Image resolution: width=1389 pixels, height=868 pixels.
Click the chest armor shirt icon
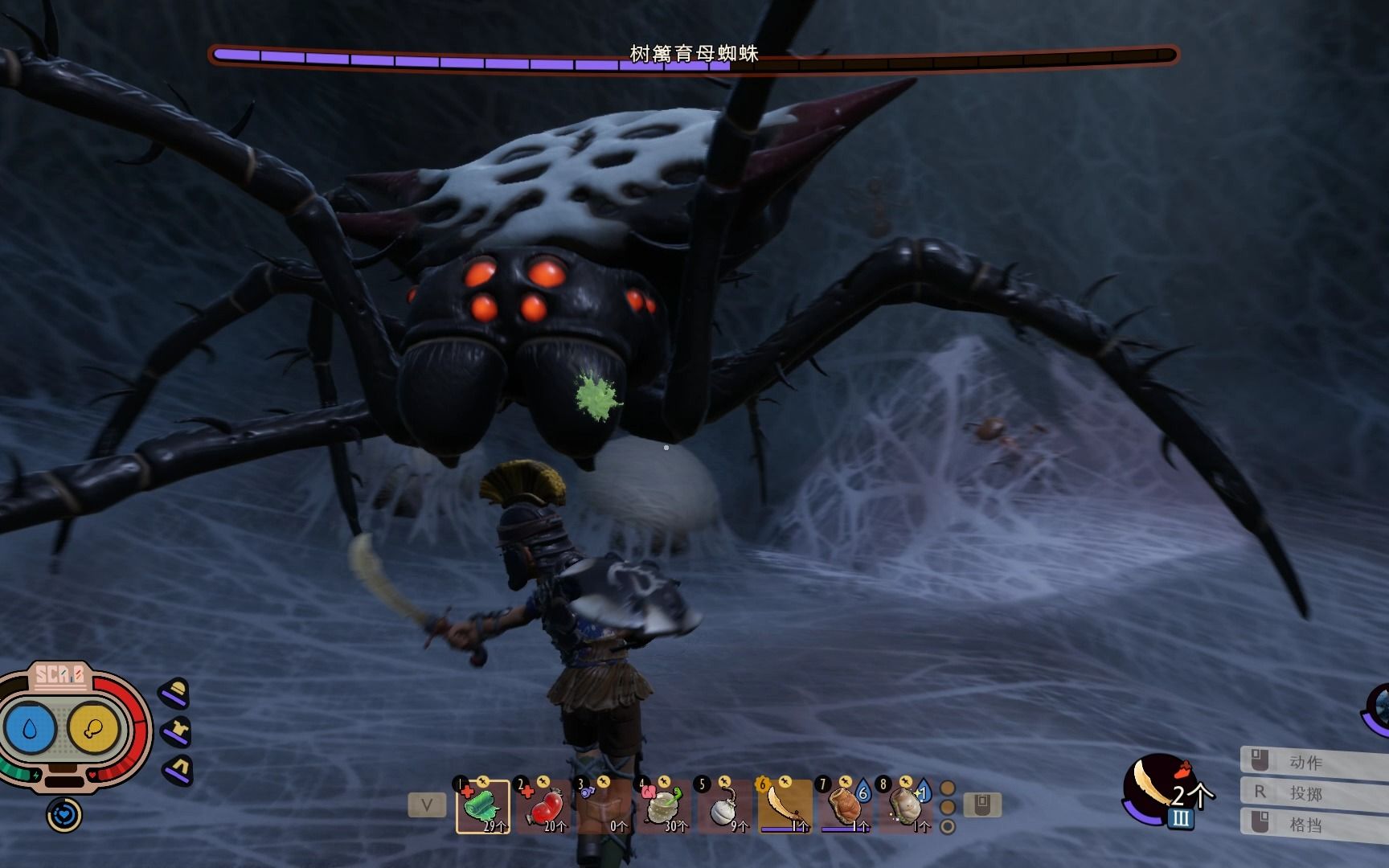[176, 731]
